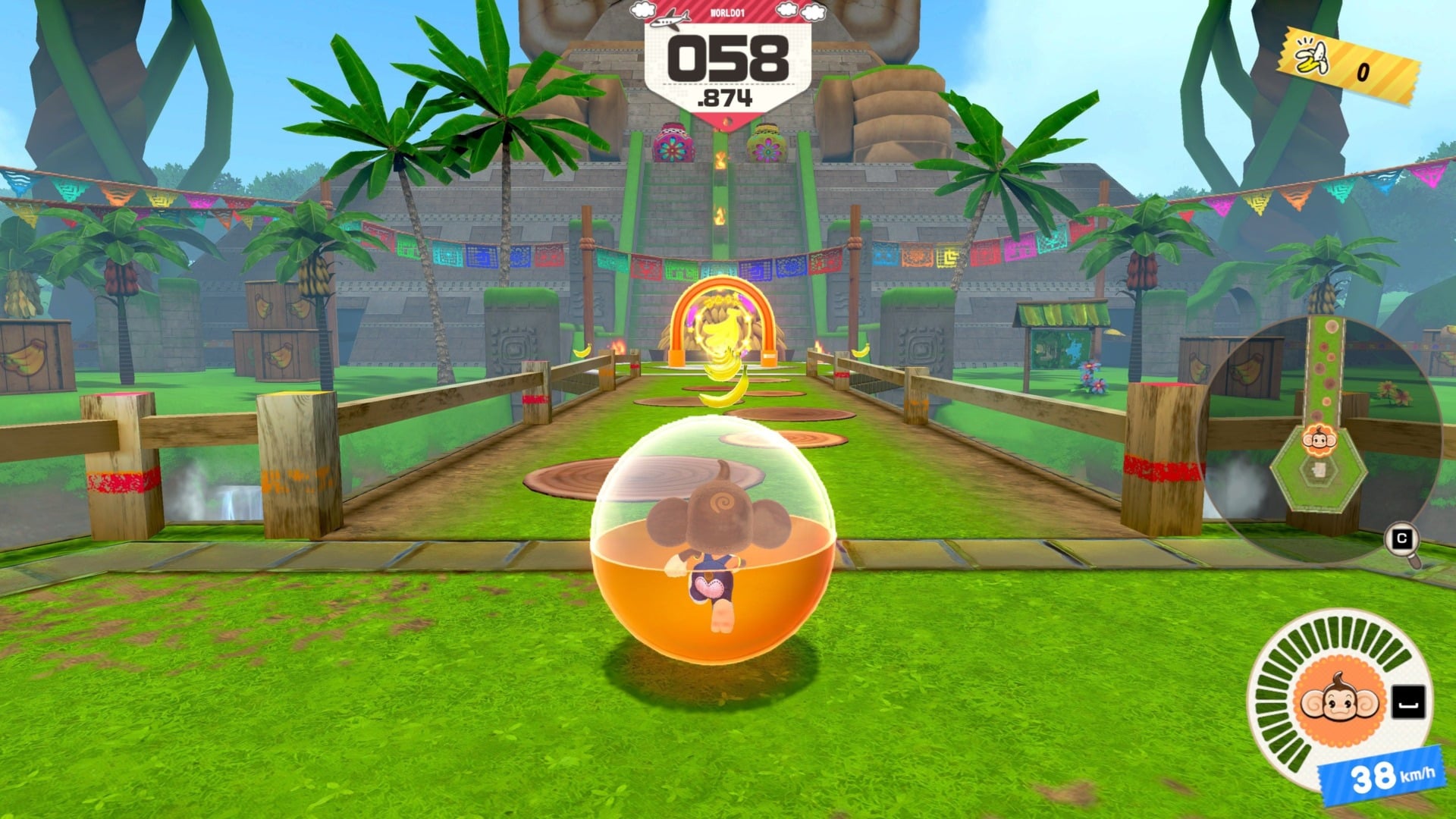
Task: Click the airplane icon on the timer banner
Action: [x=671, y=20]
